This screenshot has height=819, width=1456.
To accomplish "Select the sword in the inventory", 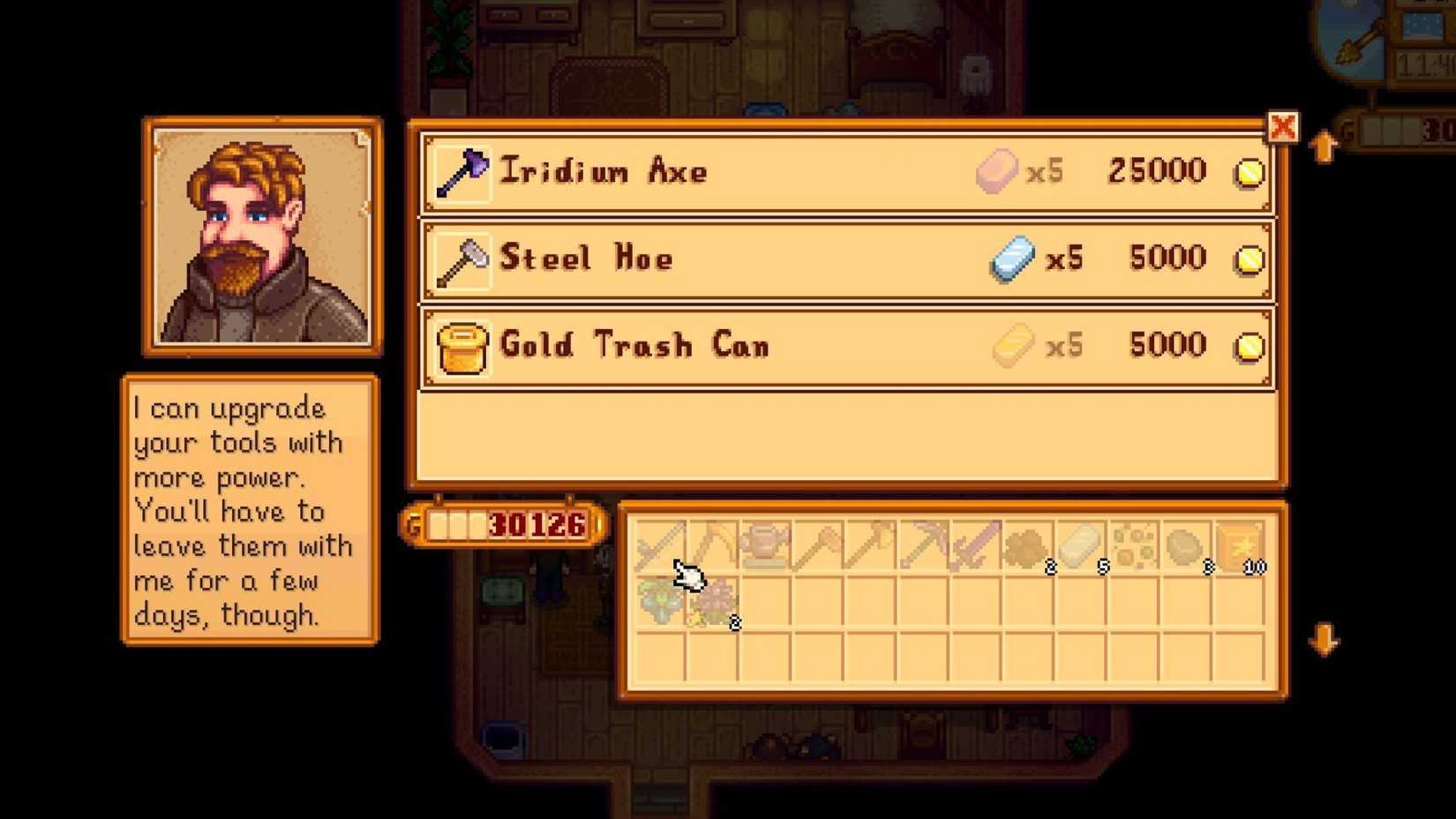I will pyautogui.click(x=975, y=543).
